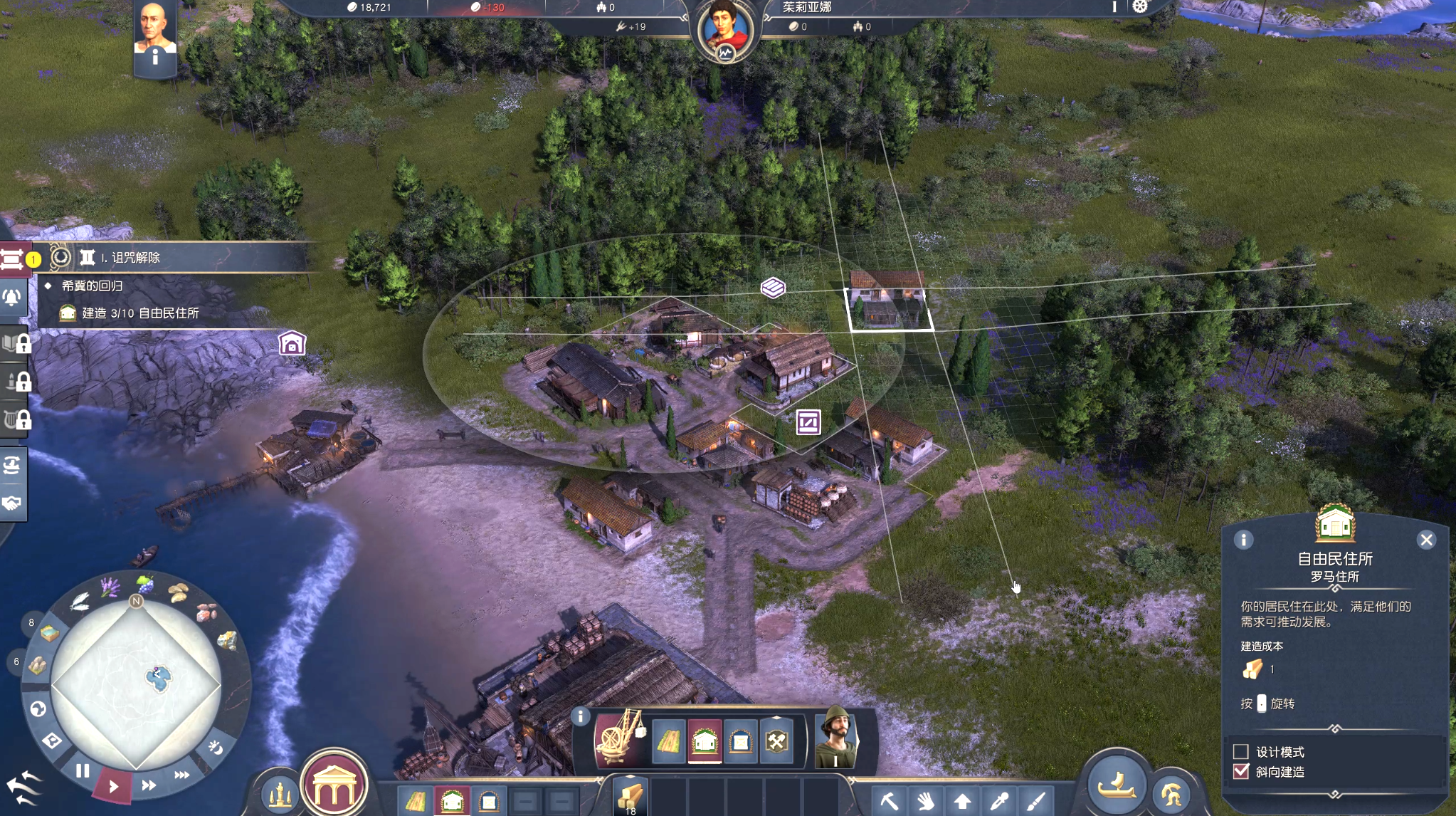Open the settings gear icon
The width and height of the screenshot is (1456, 816).
point(1140,6)
